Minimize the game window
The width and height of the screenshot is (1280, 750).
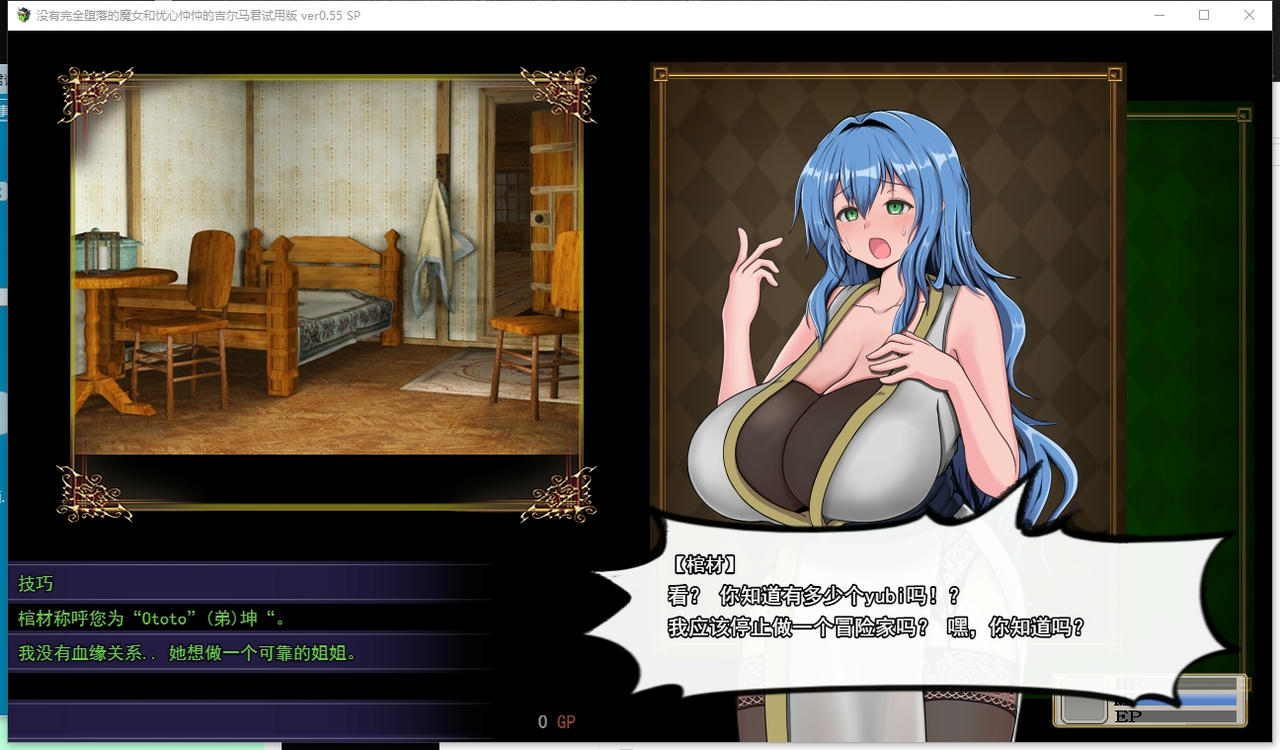pyautogui.click(x=1159, y=15)
